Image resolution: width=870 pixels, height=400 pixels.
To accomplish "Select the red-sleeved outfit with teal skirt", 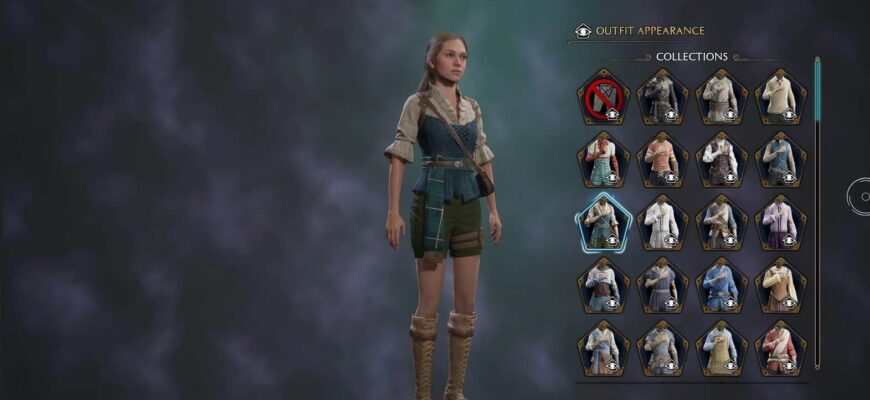I will click(x=603, y=159).
